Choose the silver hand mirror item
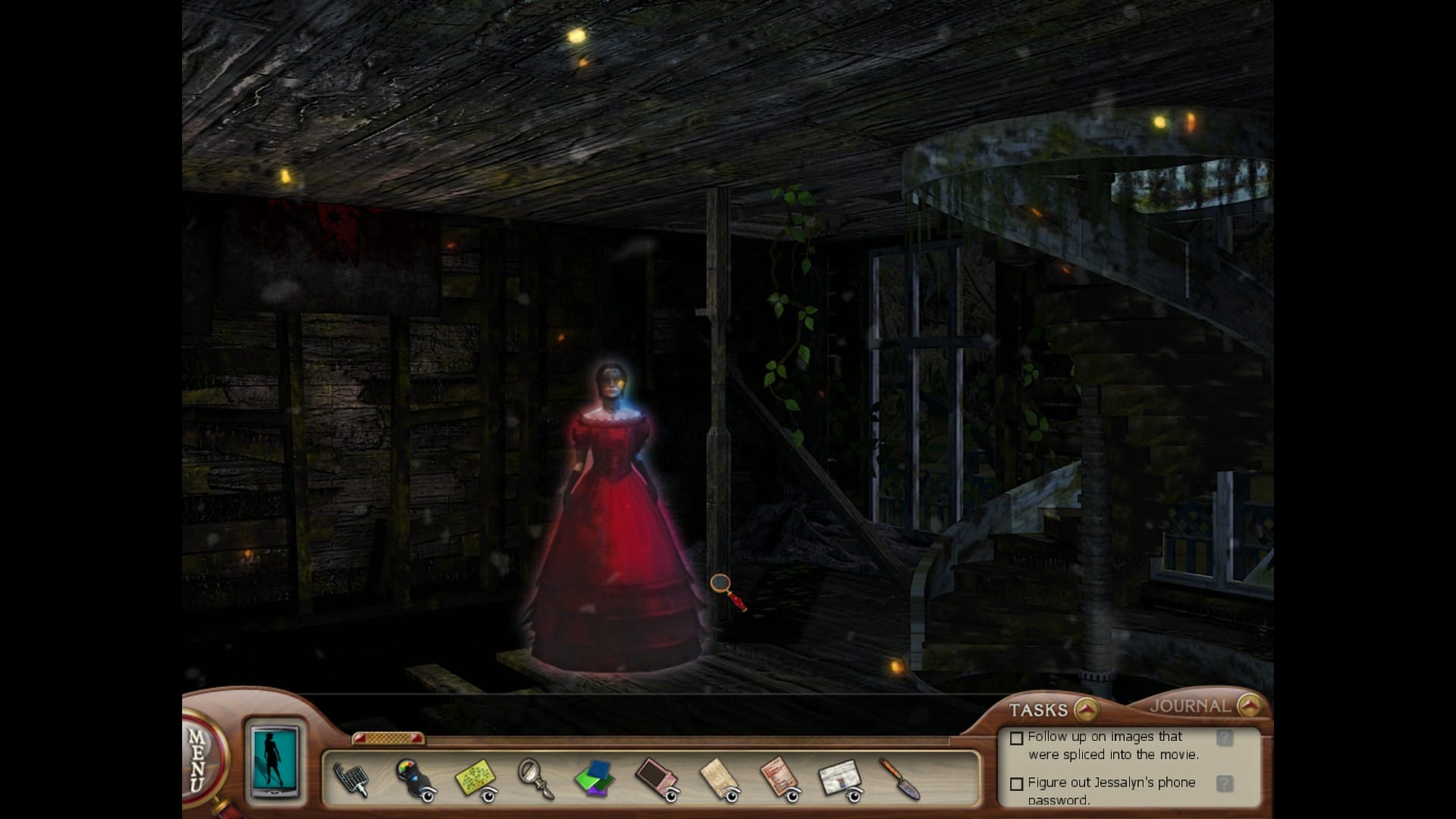The width and height of the screenshot is (1456, 819). (x=534, y=778)
